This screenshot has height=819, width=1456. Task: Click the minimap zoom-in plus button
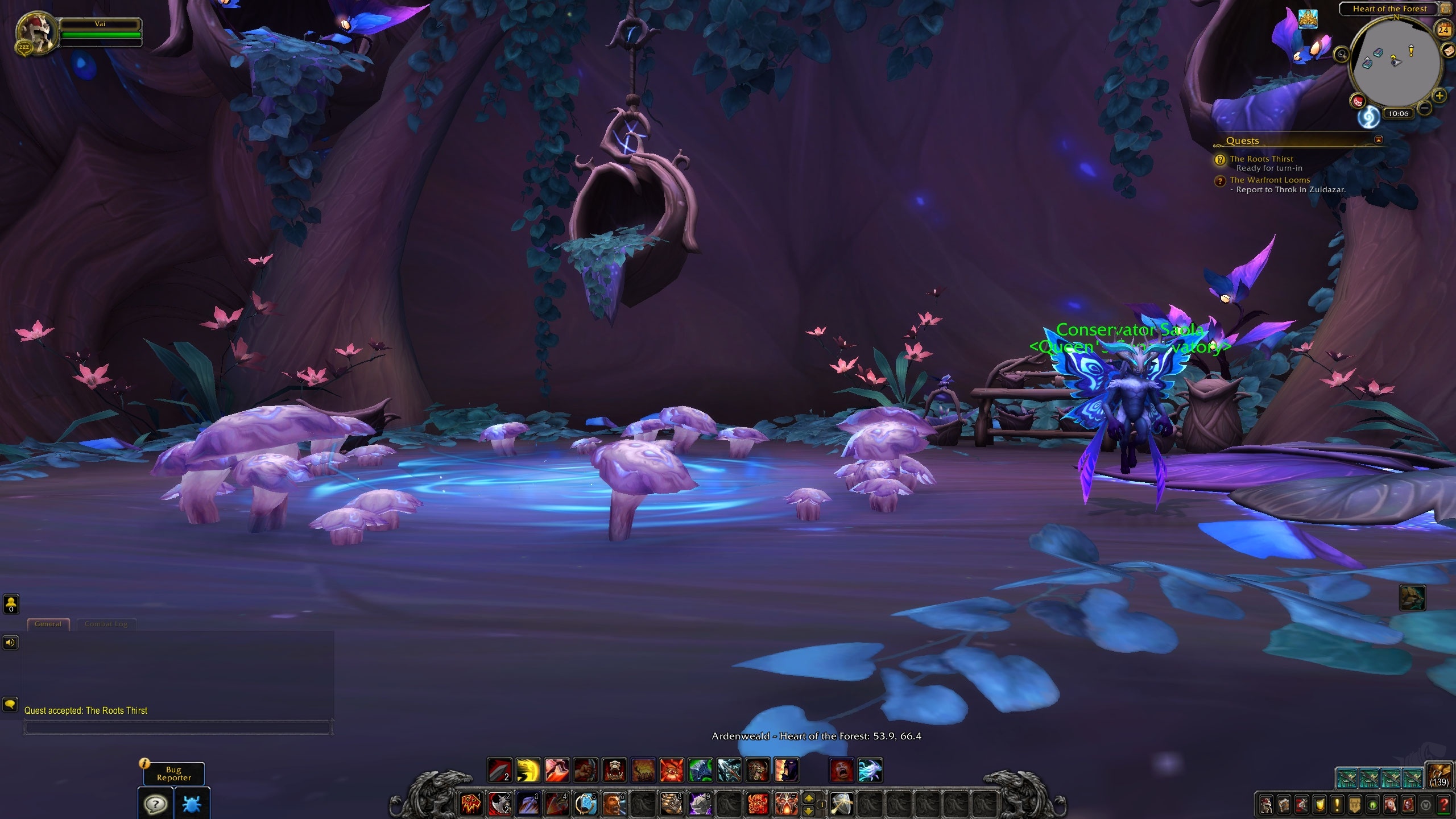(x=1440, y=96)
